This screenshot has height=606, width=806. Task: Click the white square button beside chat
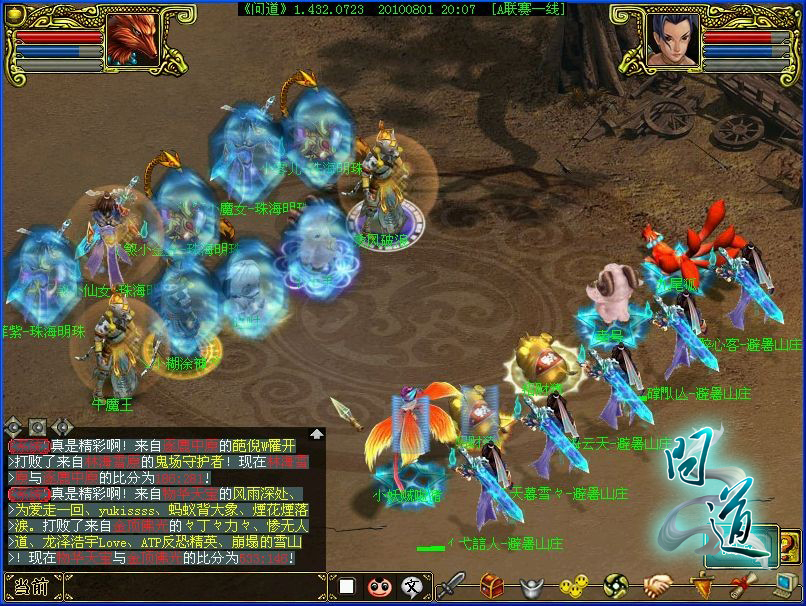point(346,586)
